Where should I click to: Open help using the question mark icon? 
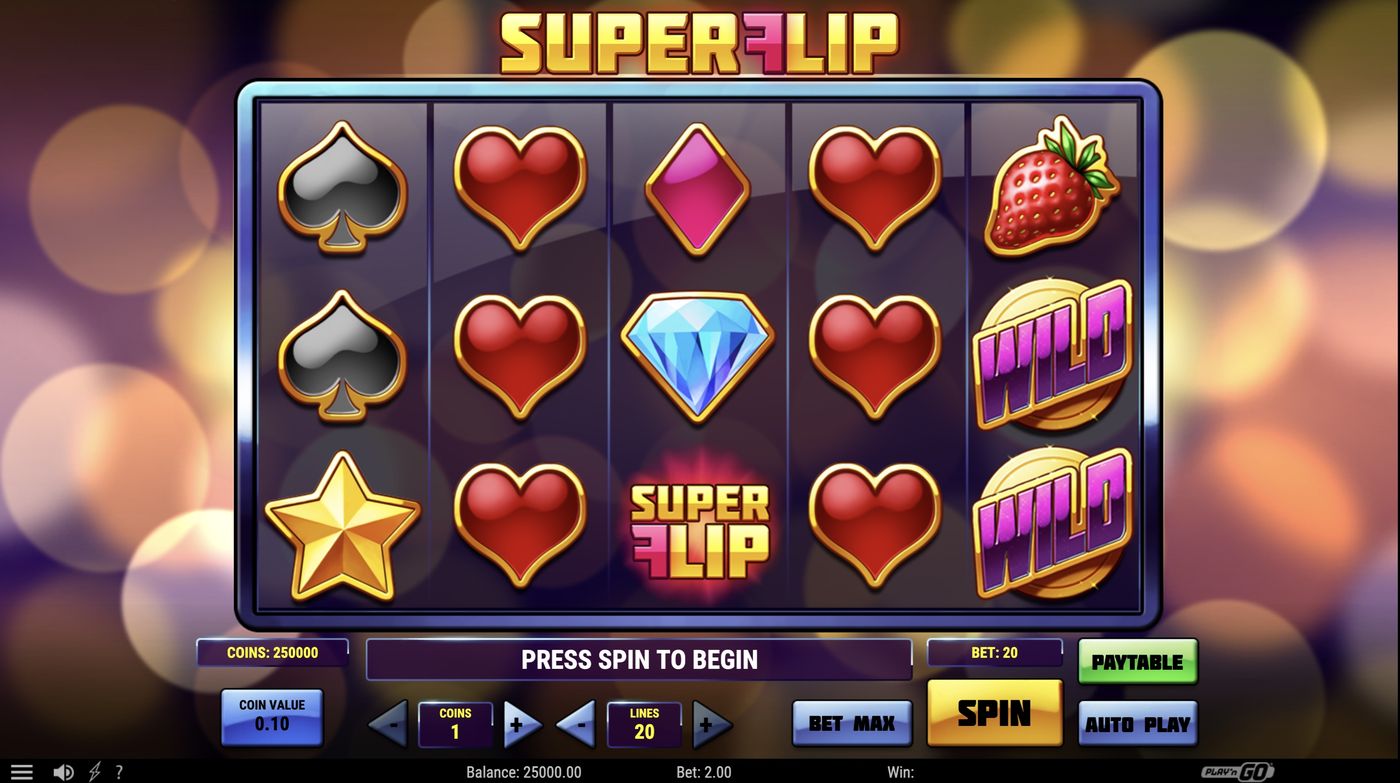(x=118, y=770)
